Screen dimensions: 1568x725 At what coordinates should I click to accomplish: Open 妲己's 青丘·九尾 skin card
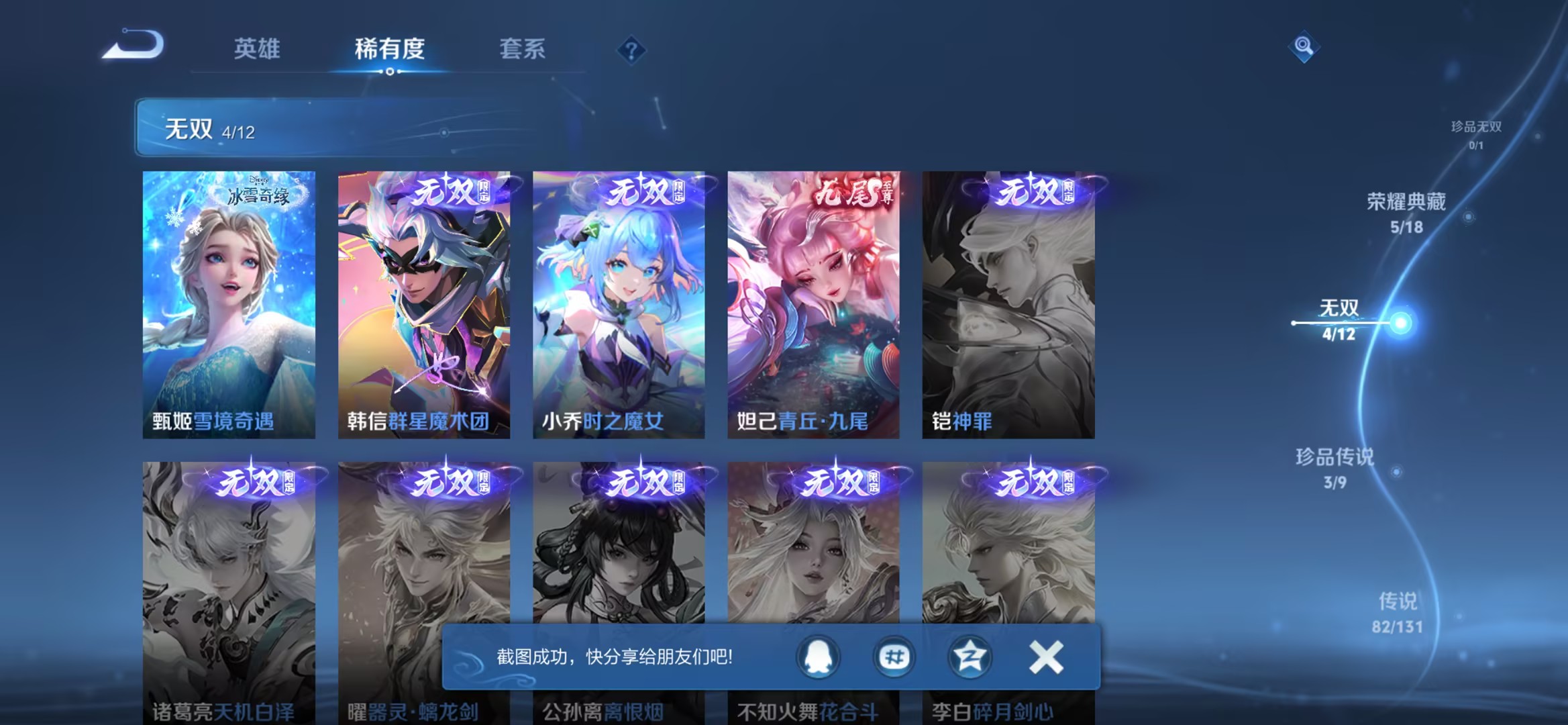(813, 302)
